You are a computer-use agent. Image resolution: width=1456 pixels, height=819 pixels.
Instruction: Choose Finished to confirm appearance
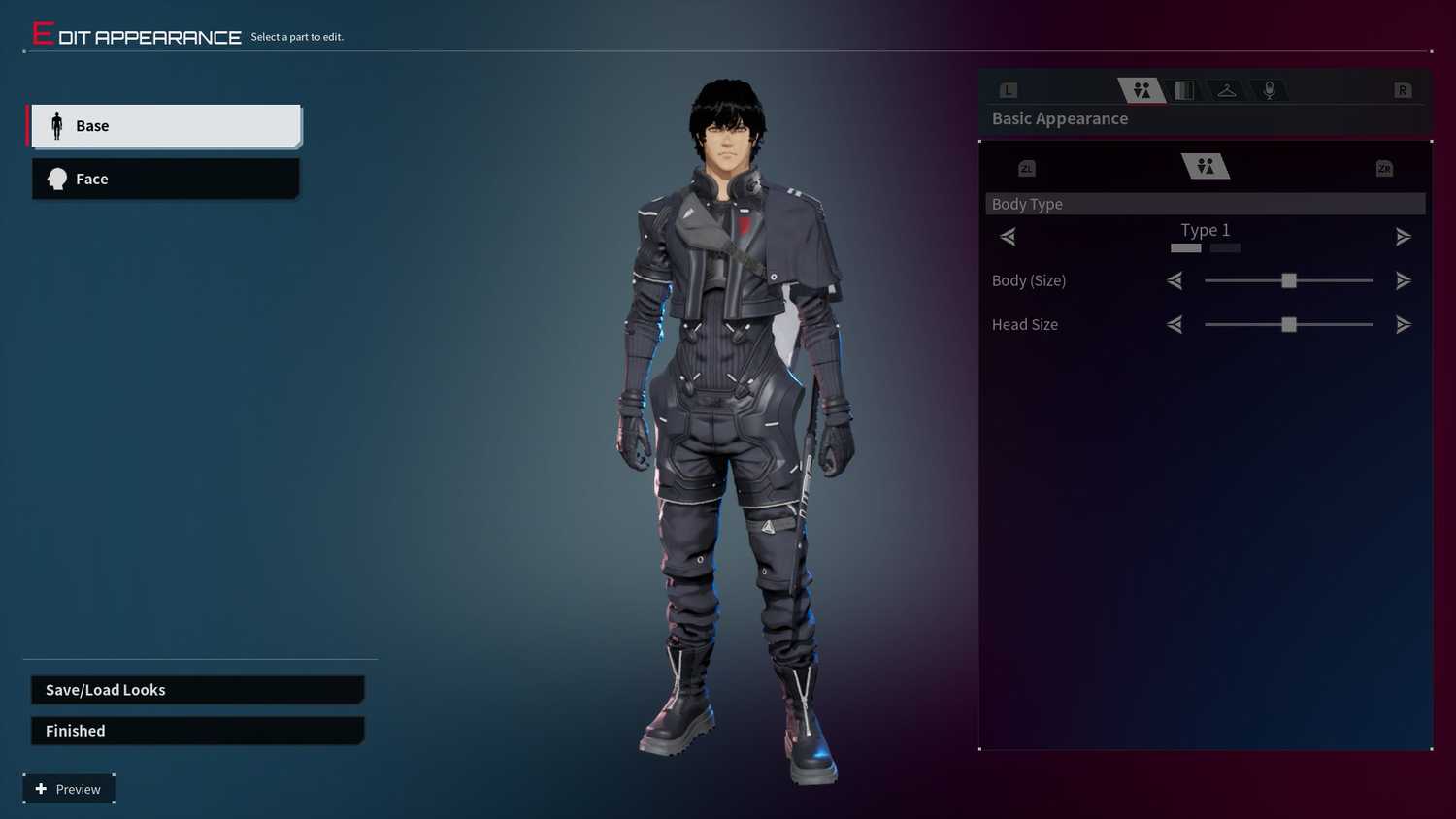pyautogui.click(x=197, y=731)
